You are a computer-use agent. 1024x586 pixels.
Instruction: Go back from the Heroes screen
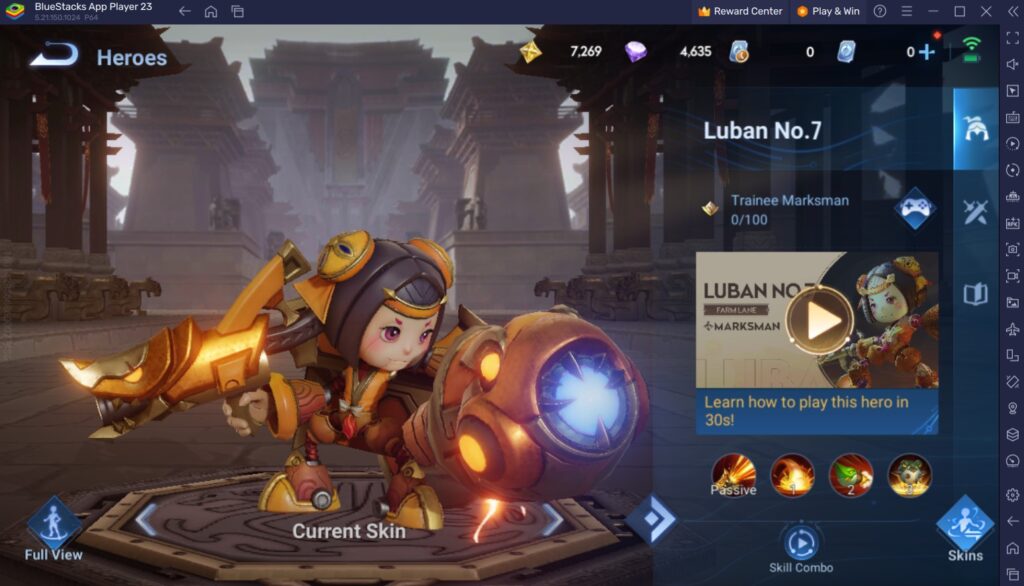click(x=53, y=55)
